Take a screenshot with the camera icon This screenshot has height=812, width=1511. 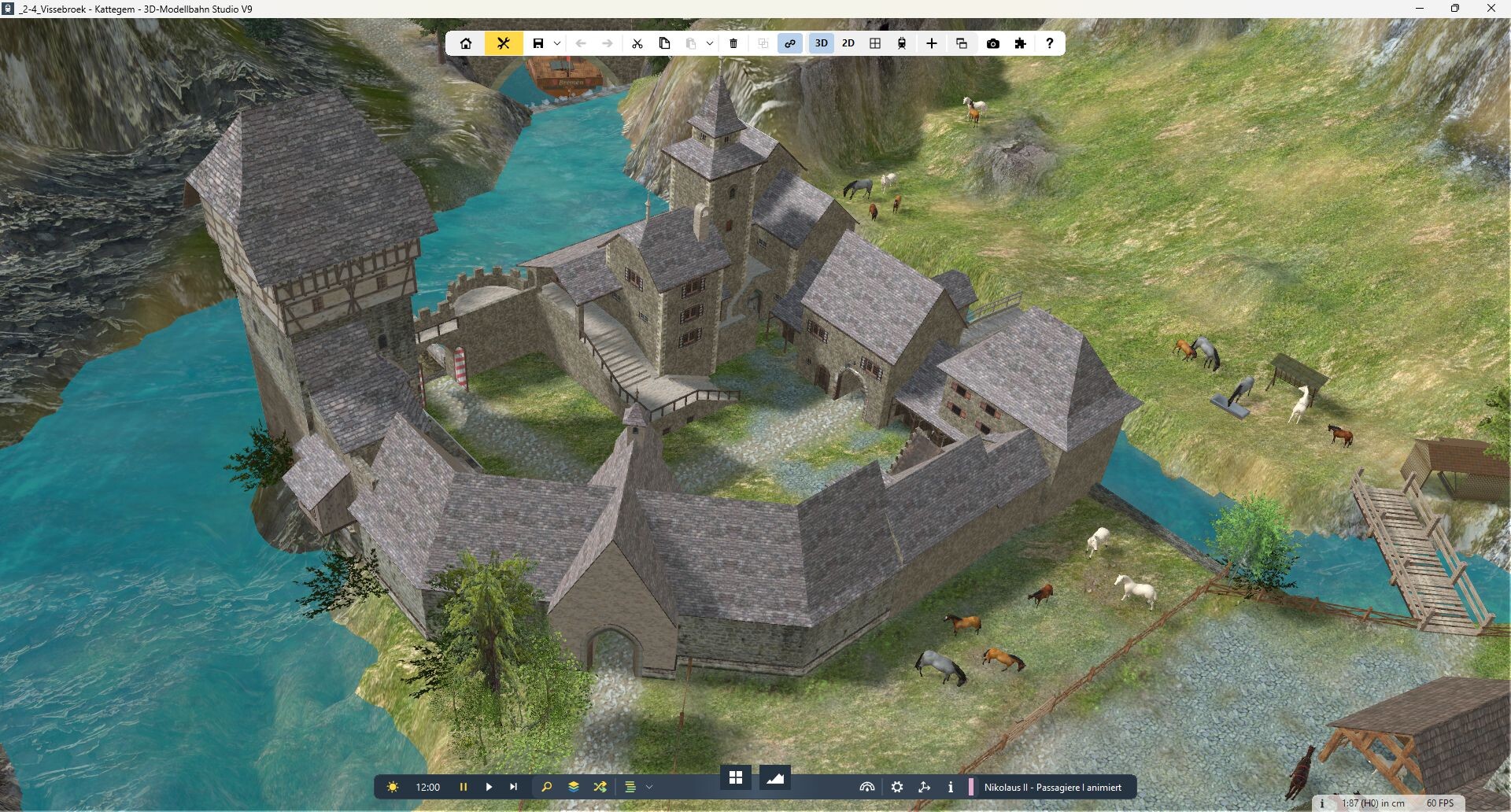[993, 43]
